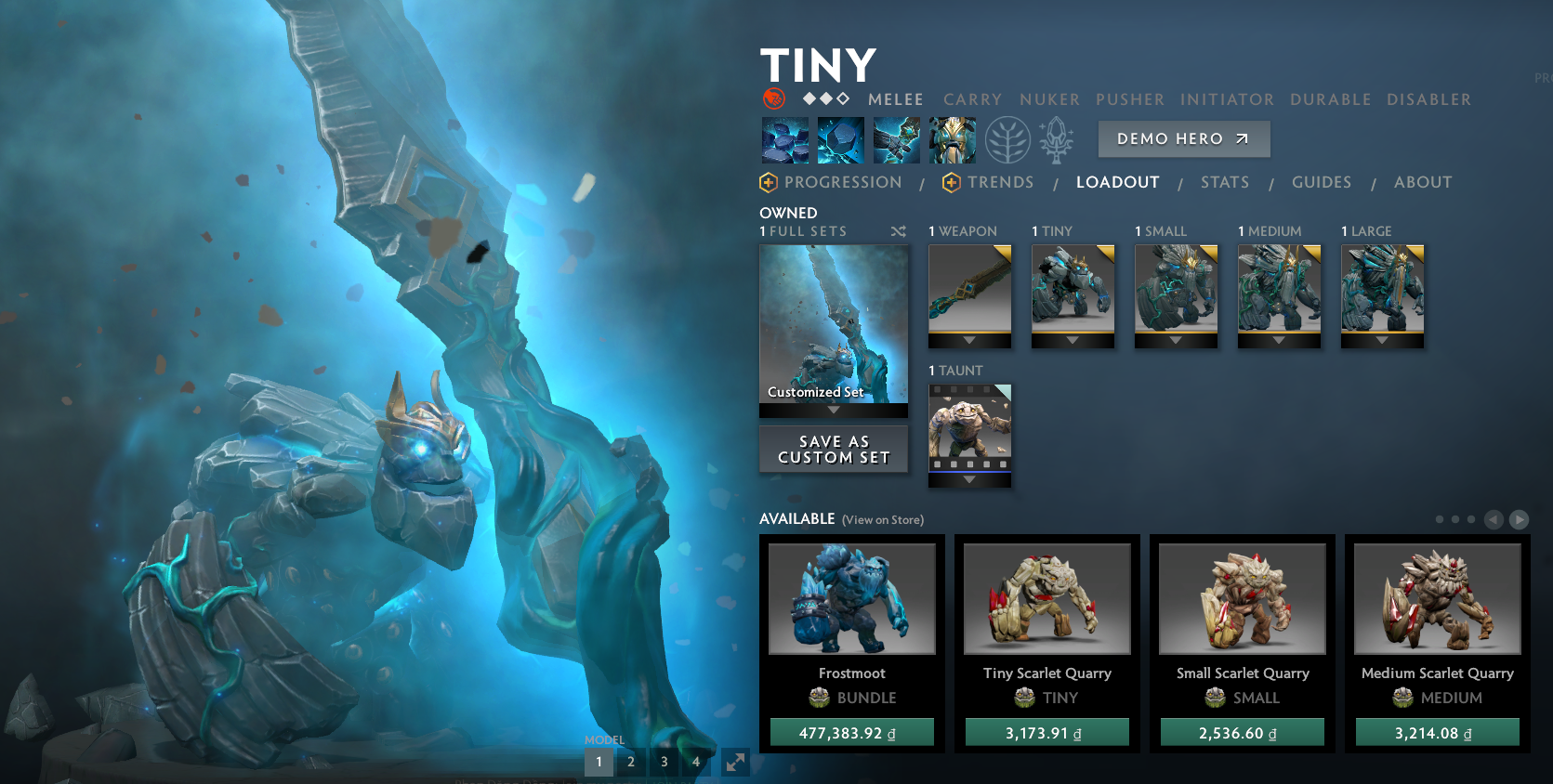Click the shuffle icon beside Full Sets
The height and width of the screenshot is (784, 1553).
898,231
